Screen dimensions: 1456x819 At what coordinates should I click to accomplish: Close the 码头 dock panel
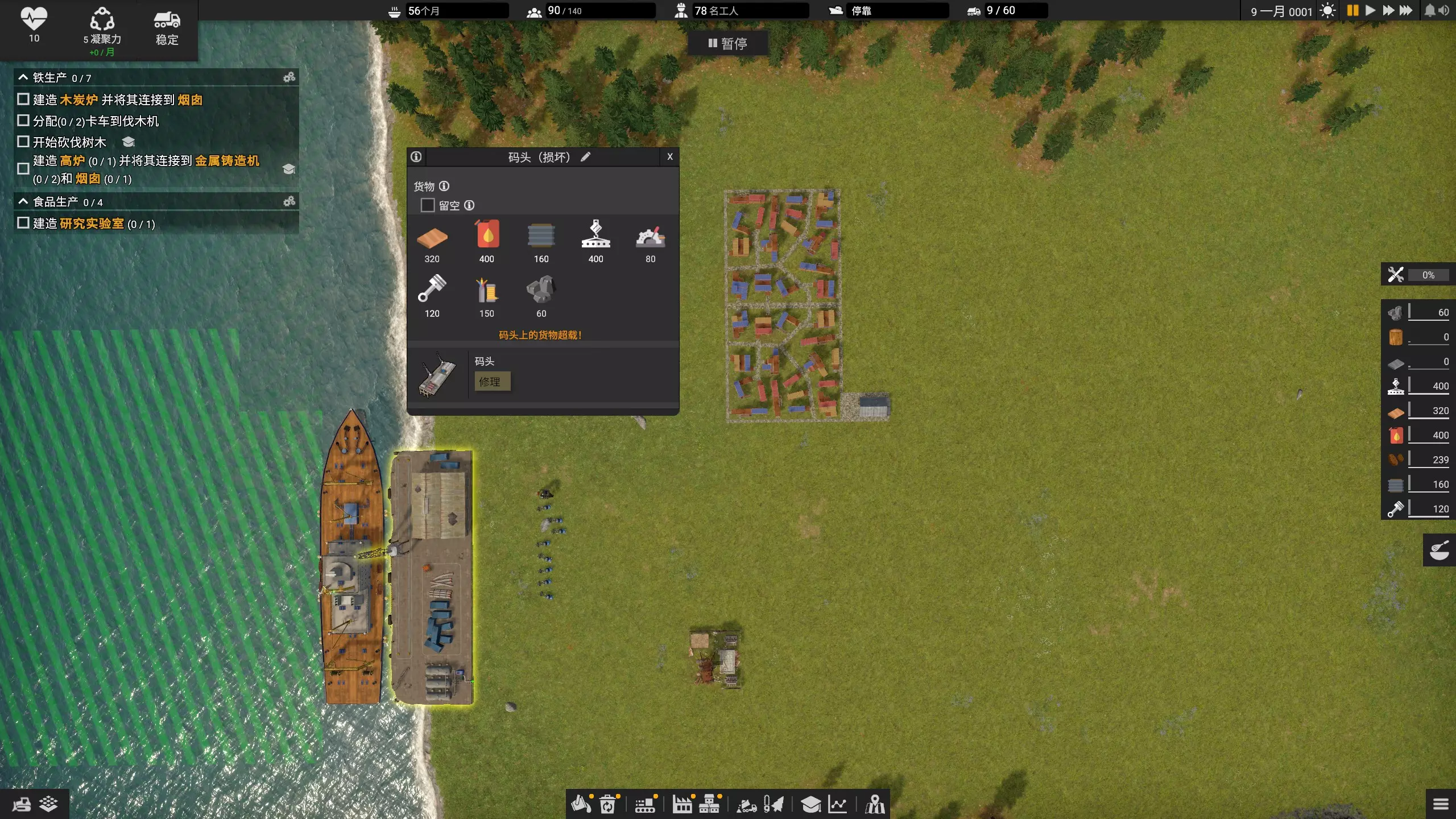coord(669,157)
